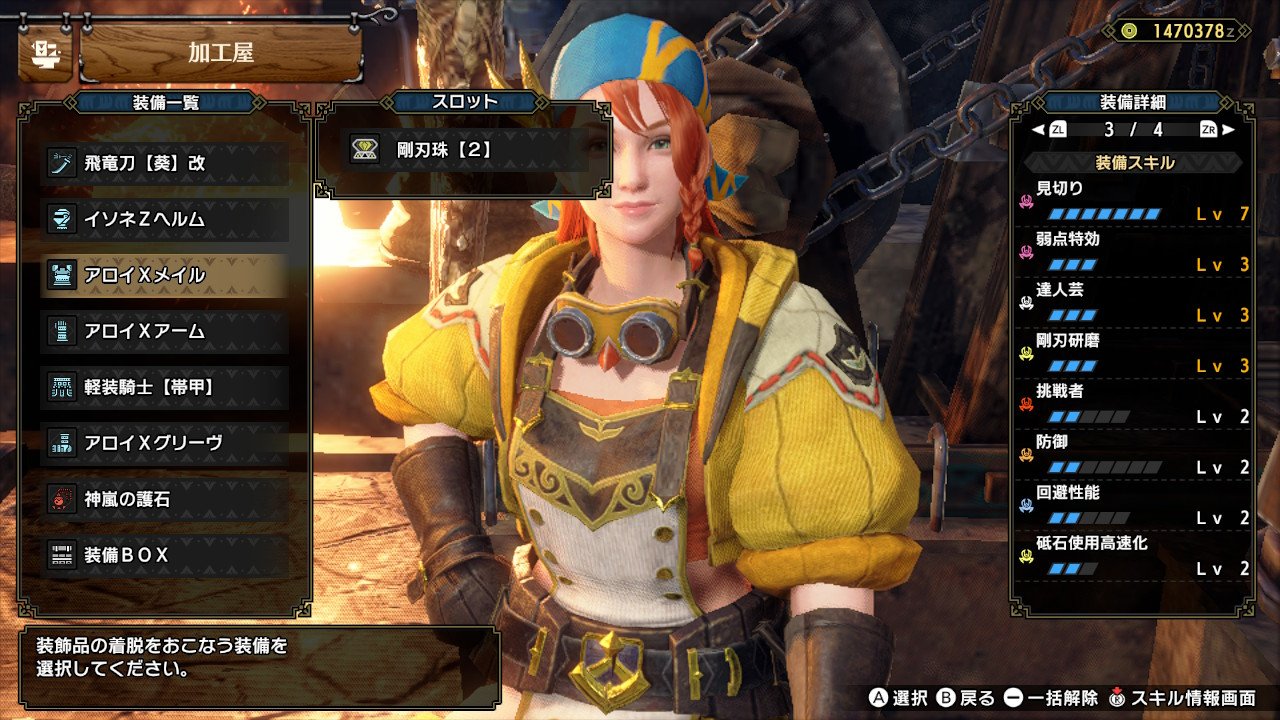This screenshot has width=1280, height=720.
Task: Select the 回避性能 skill row
Action: pos(1134,506)
